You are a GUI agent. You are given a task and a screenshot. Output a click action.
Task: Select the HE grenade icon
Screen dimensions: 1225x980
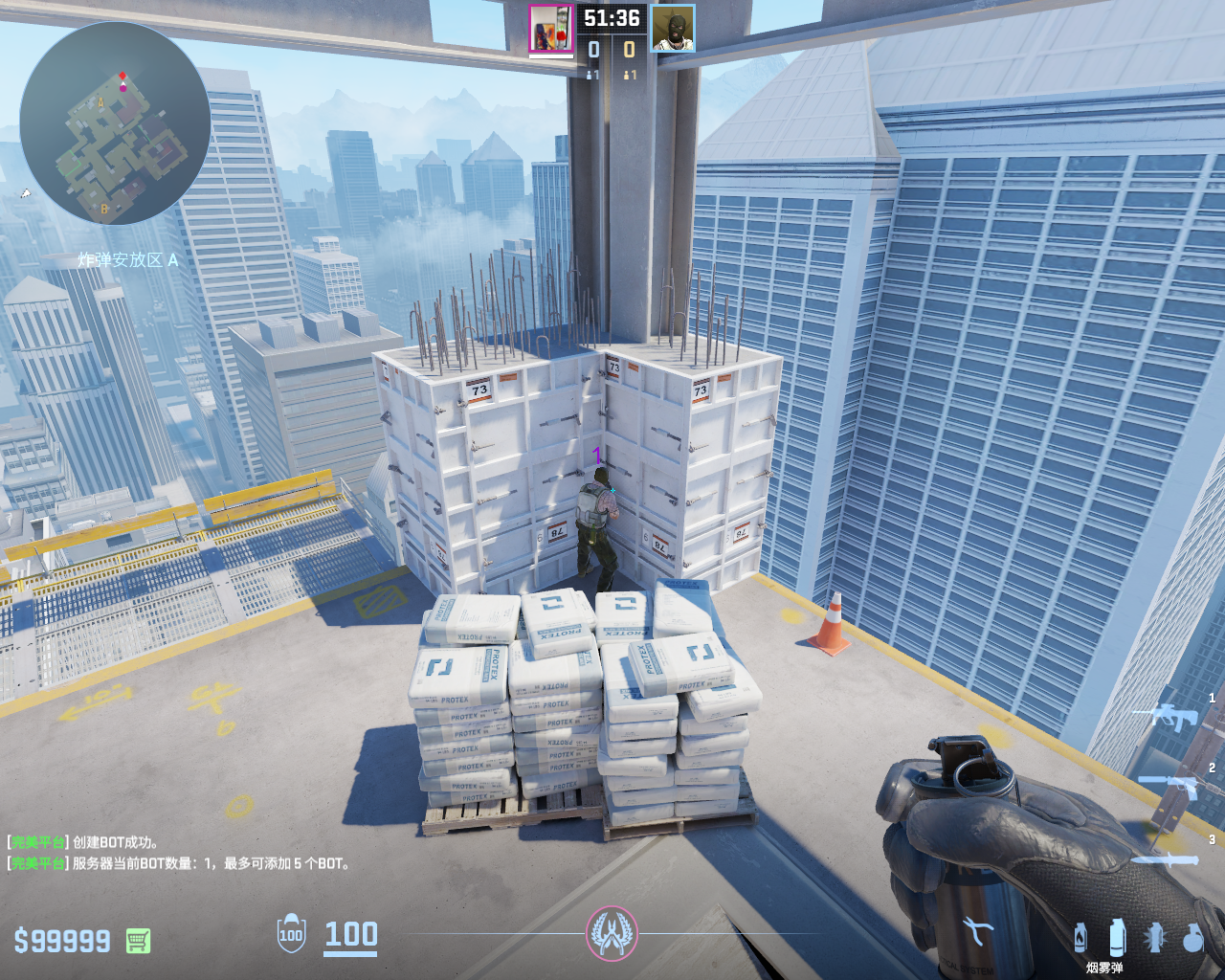[1192, 938]
